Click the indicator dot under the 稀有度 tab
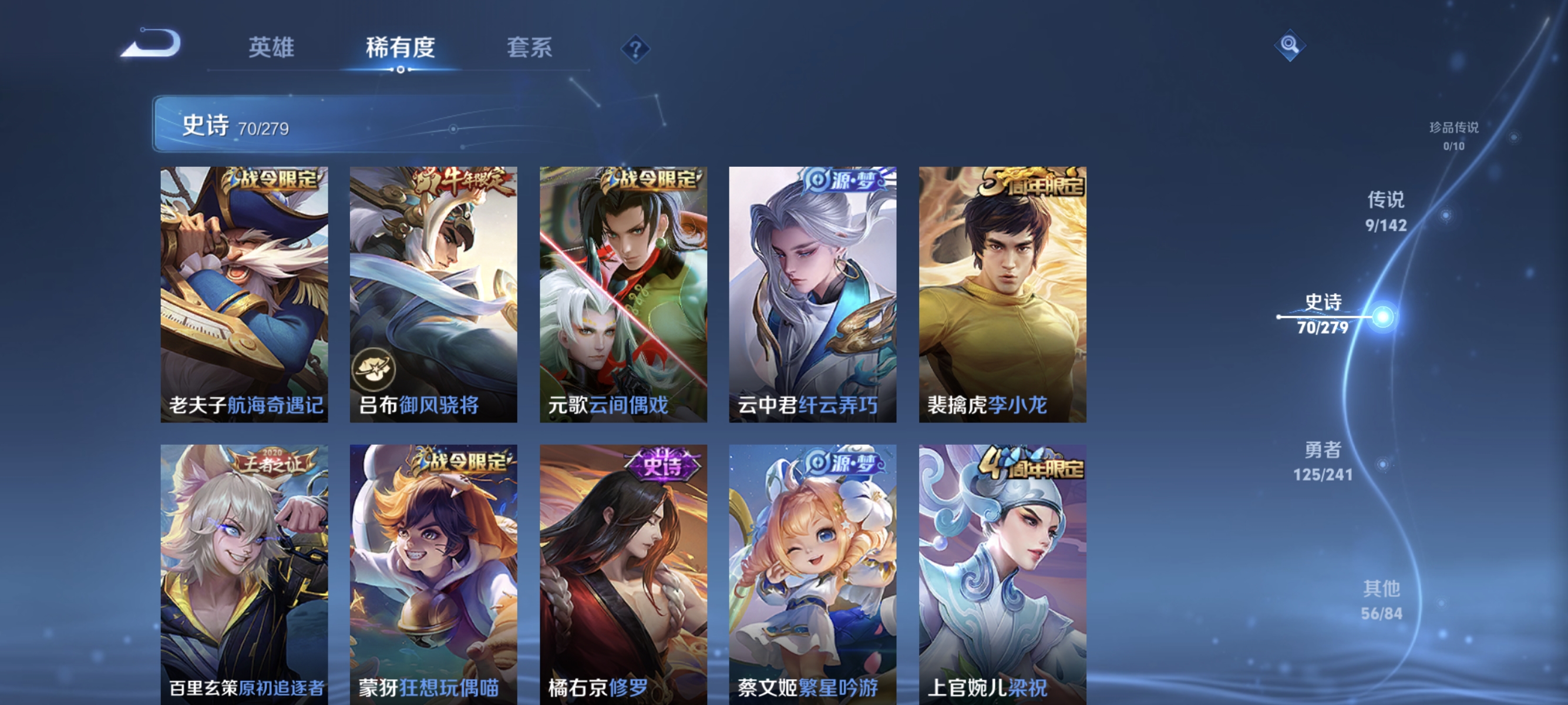The width and height of the screenshot is (1568, 705). [401, 69]
